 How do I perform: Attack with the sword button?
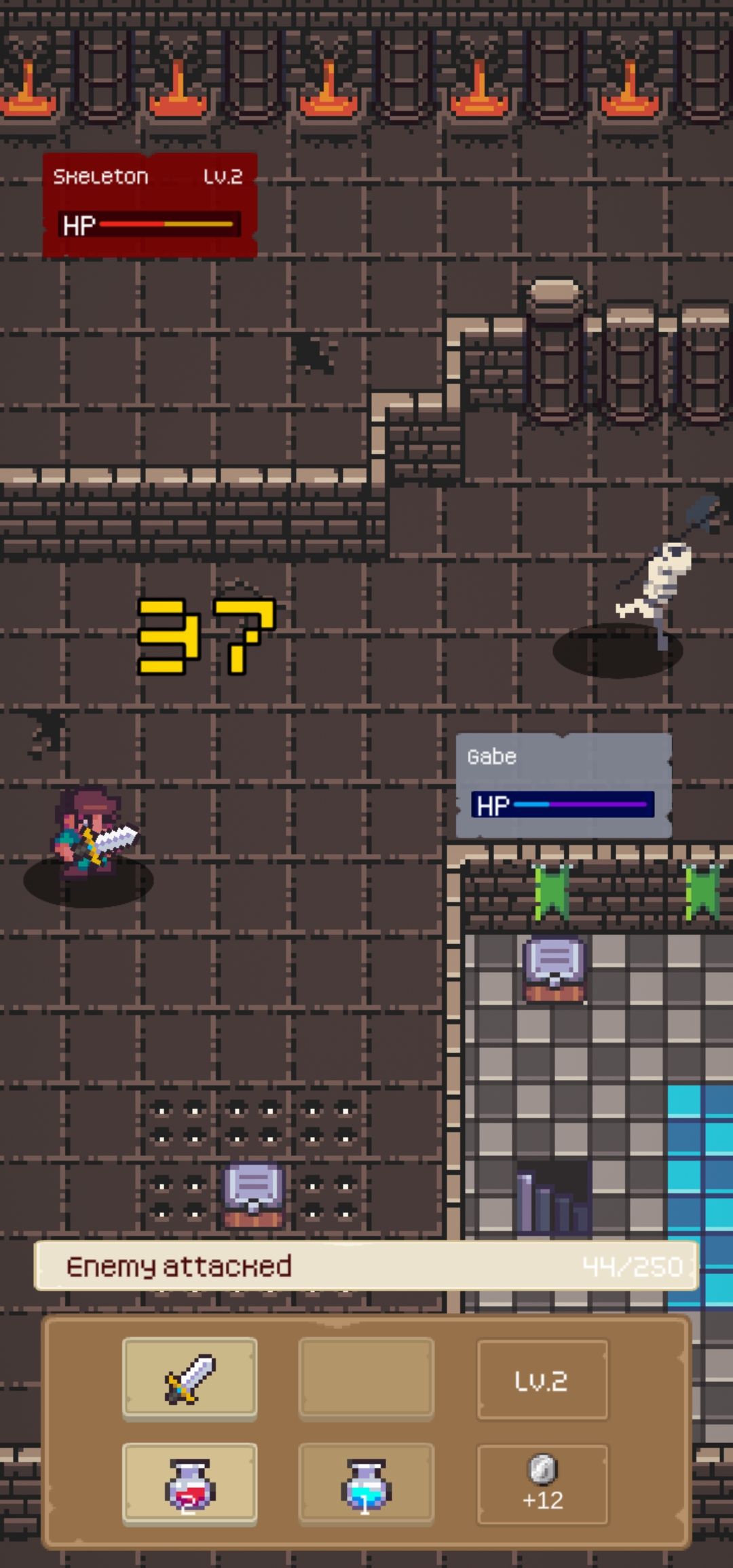tap(189, 1379)
